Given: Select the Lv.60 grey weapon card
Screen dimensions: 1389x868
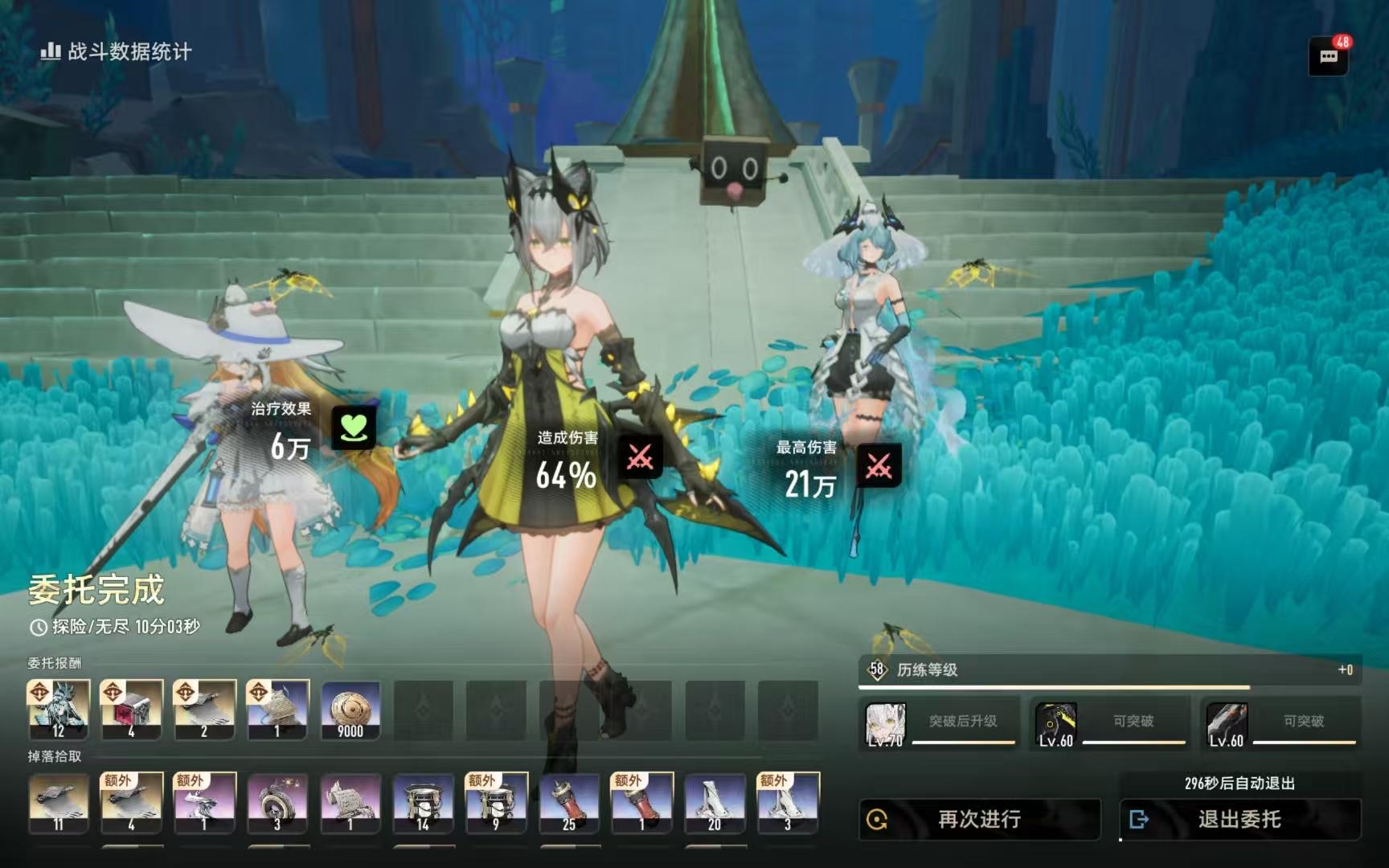Looking at the screenshot, I should point(1227,723).
